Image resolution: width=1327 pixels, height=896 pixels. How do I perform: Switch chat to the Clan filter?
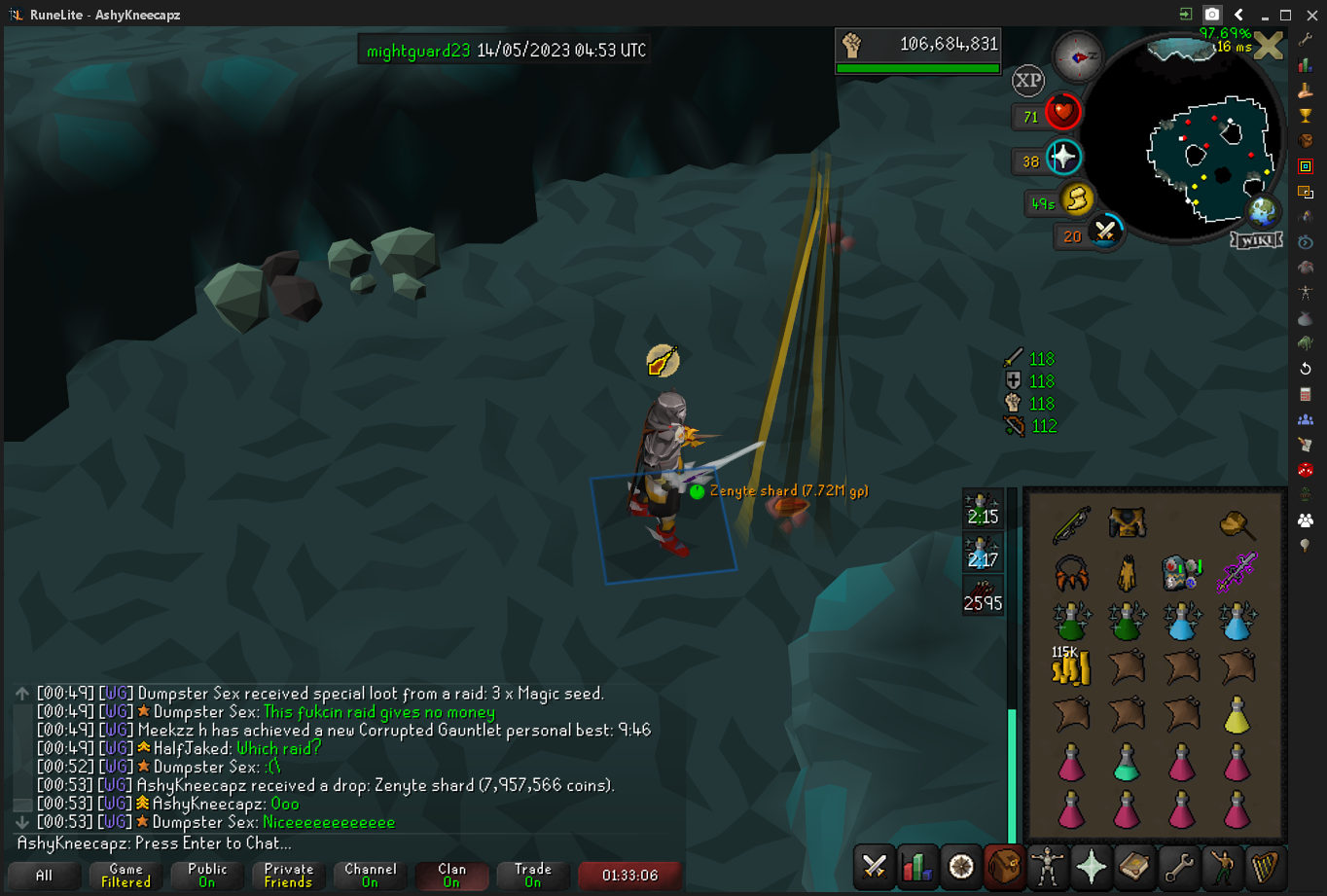coord(451,875)
